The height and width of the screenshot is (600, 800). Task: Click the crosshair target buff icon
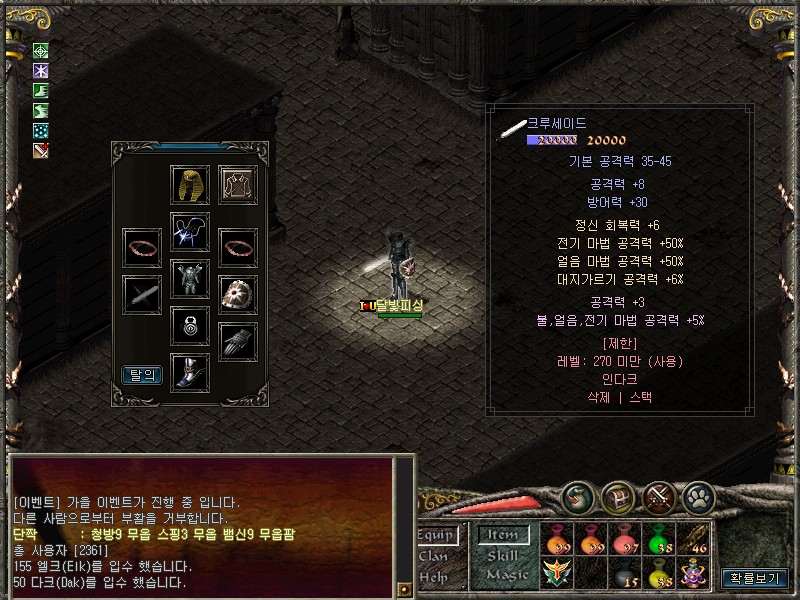(41, 51)
